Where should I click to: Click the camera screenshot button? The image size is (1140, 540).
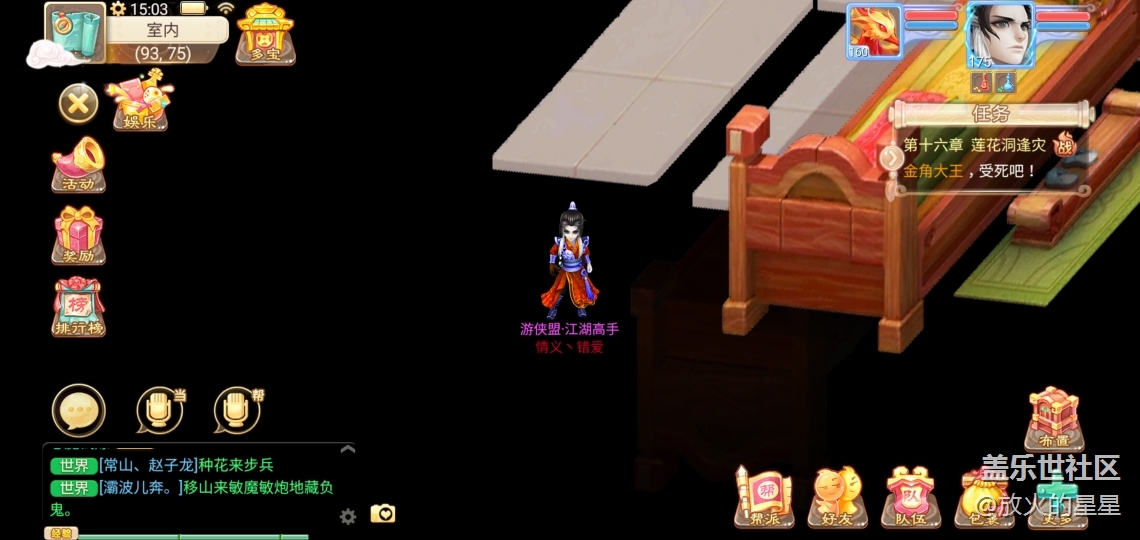coord(383,514)
